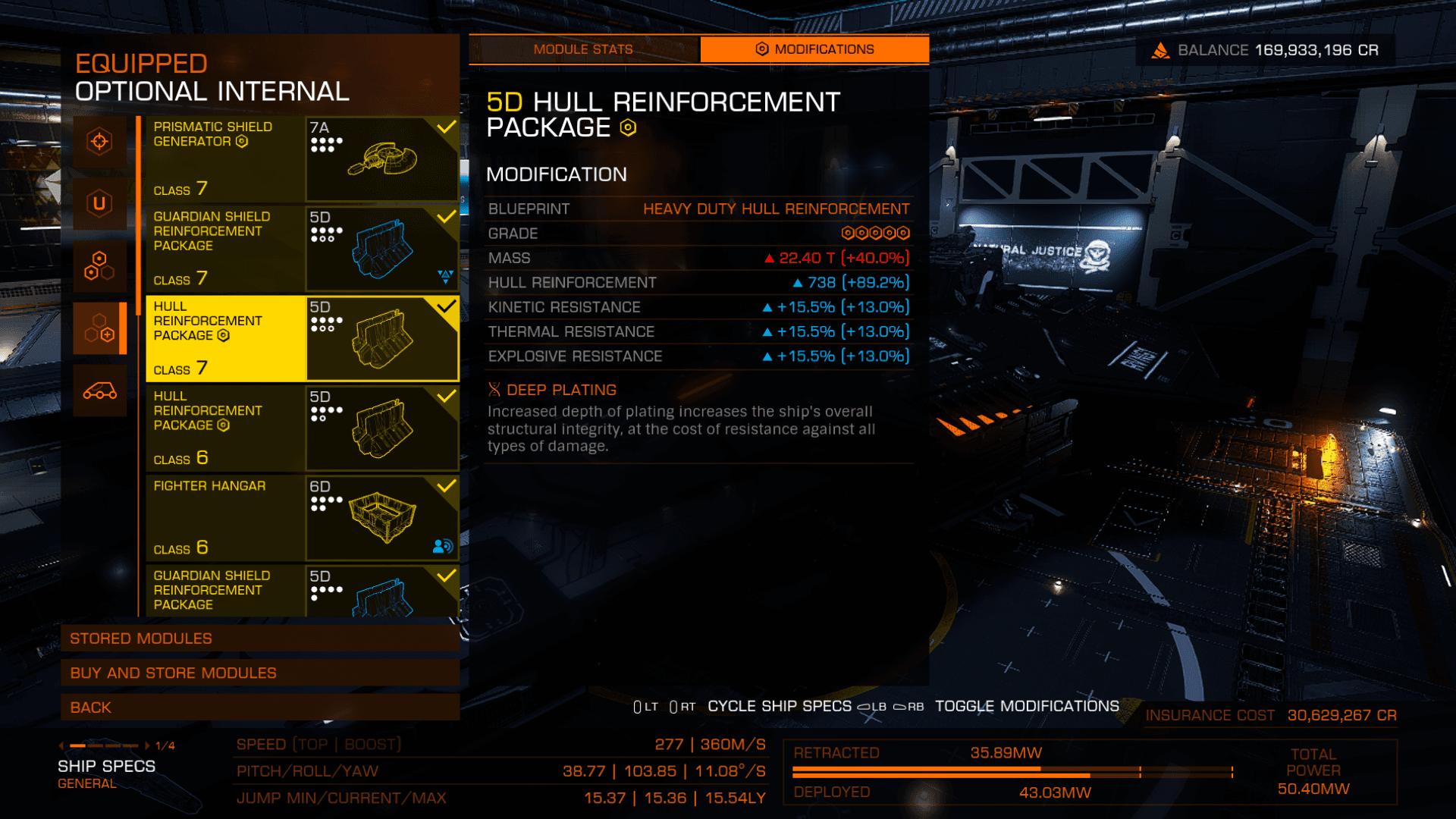This screenshot has height=819, width=1456.
Task: Select the class 7 Hull Reinforcement Package
Action: tap(302, 338)
